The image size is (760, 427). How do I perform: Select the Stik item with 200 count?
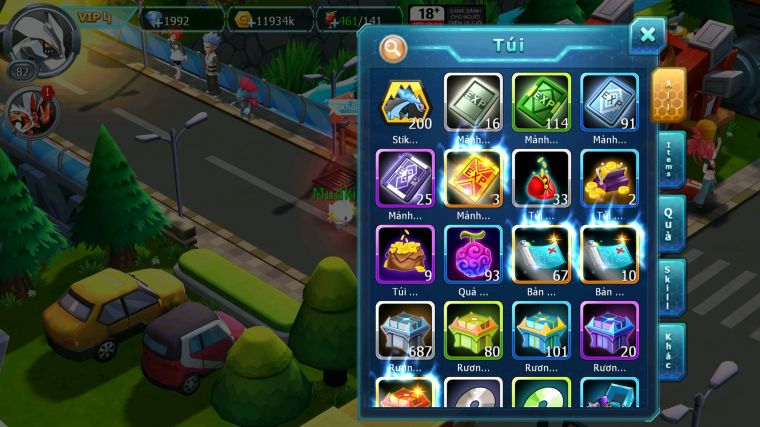405,103
